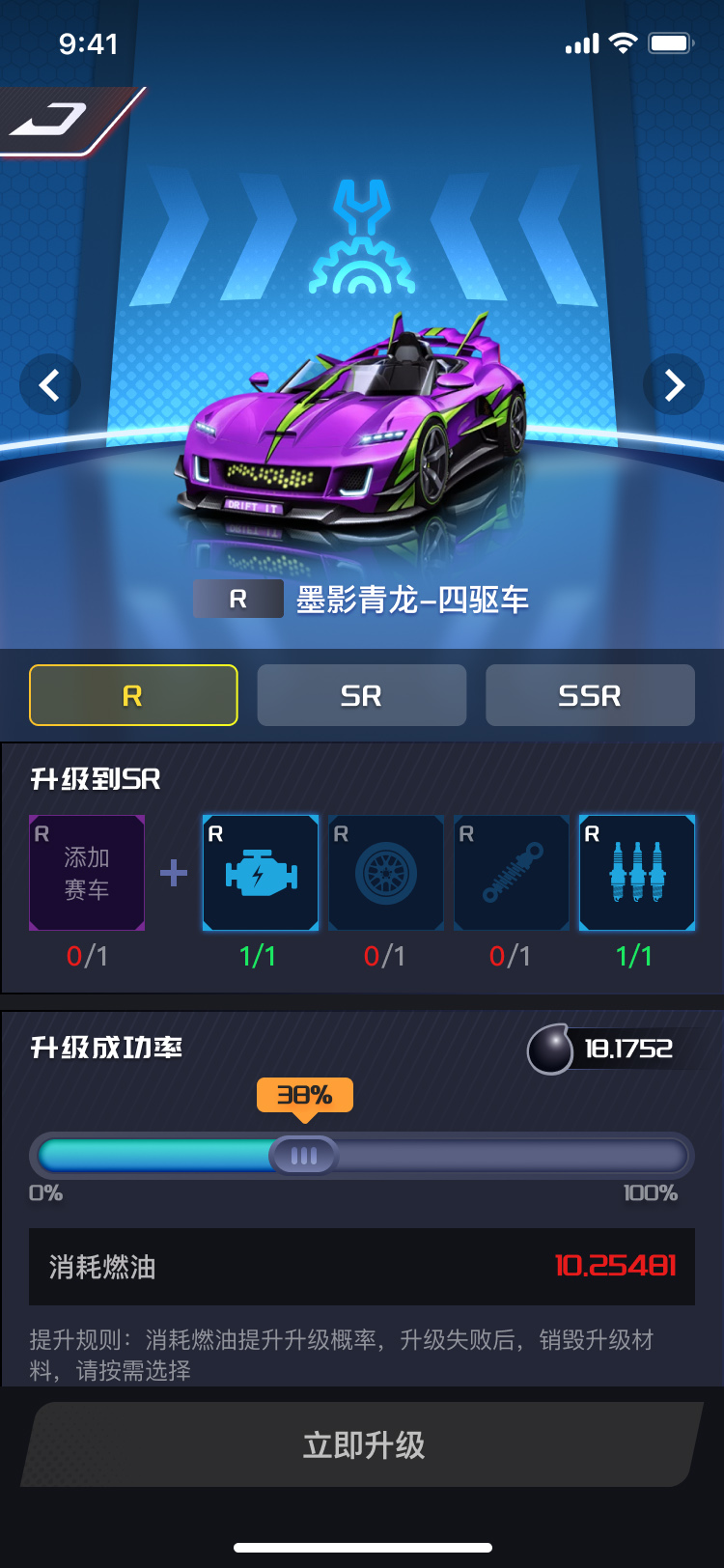Tap the 添加赛车 add-car slot

pyautogui.click(x=87, y=873)
